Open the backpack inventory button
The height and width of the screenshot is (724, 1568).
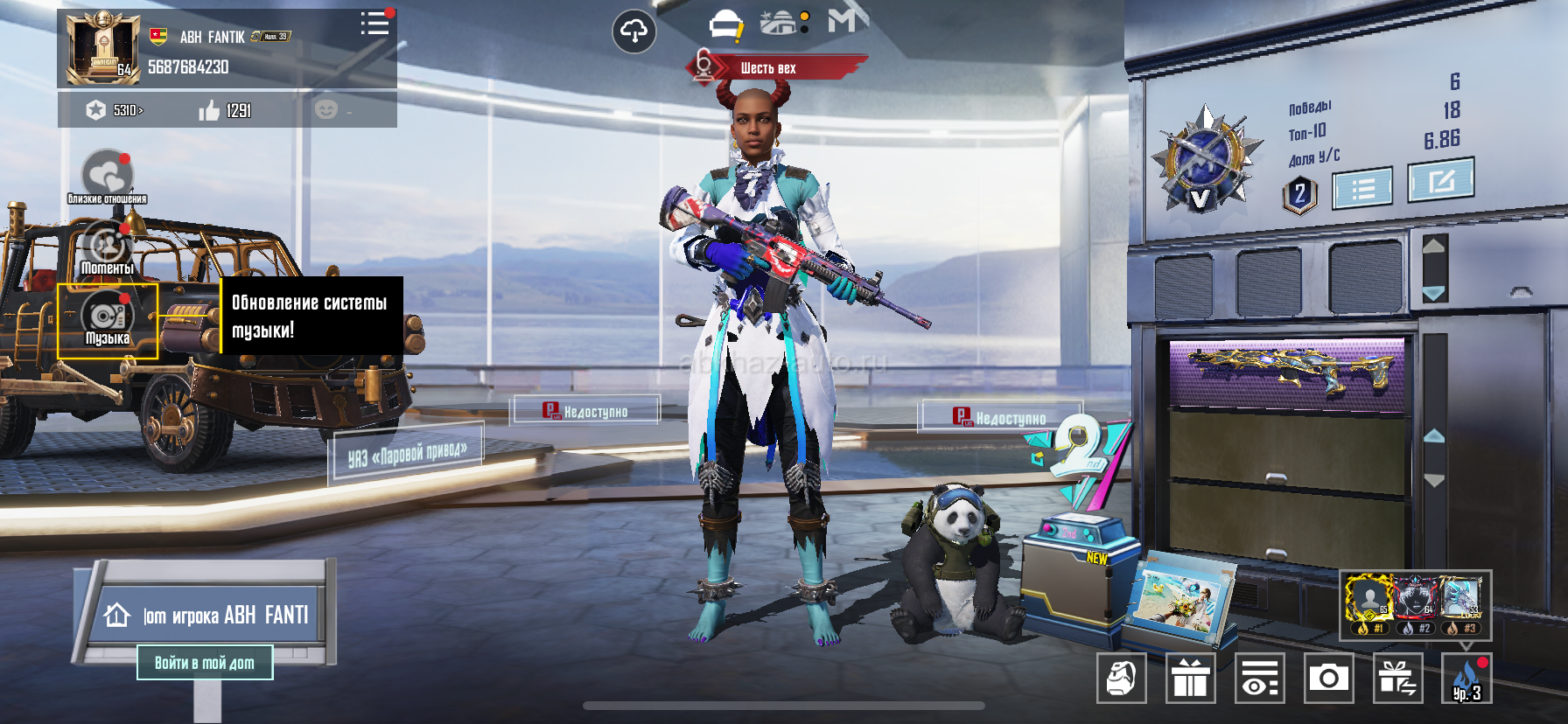(x=1121, y=678)
